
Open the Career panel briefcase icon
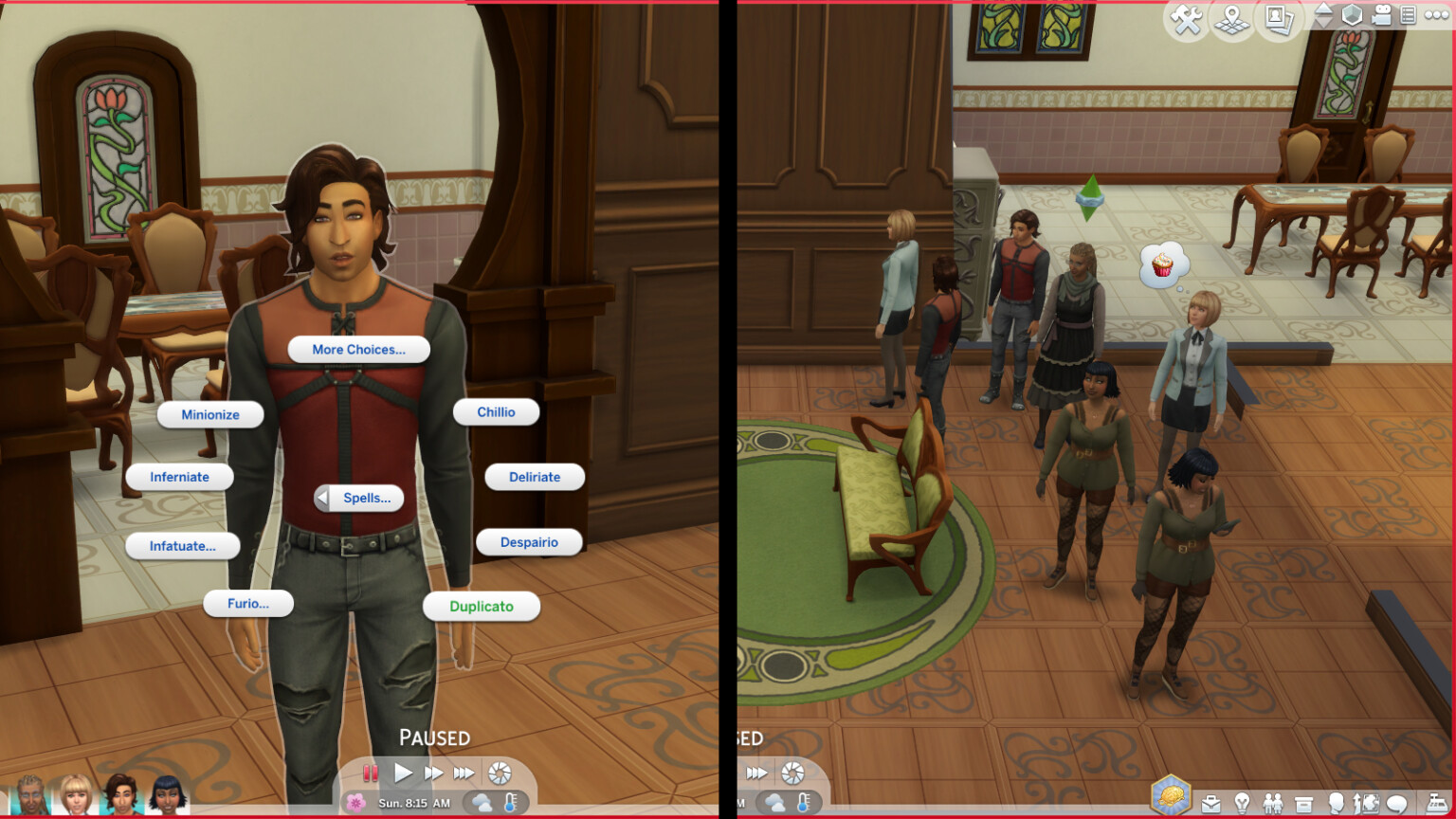(x=1210, y=801)
